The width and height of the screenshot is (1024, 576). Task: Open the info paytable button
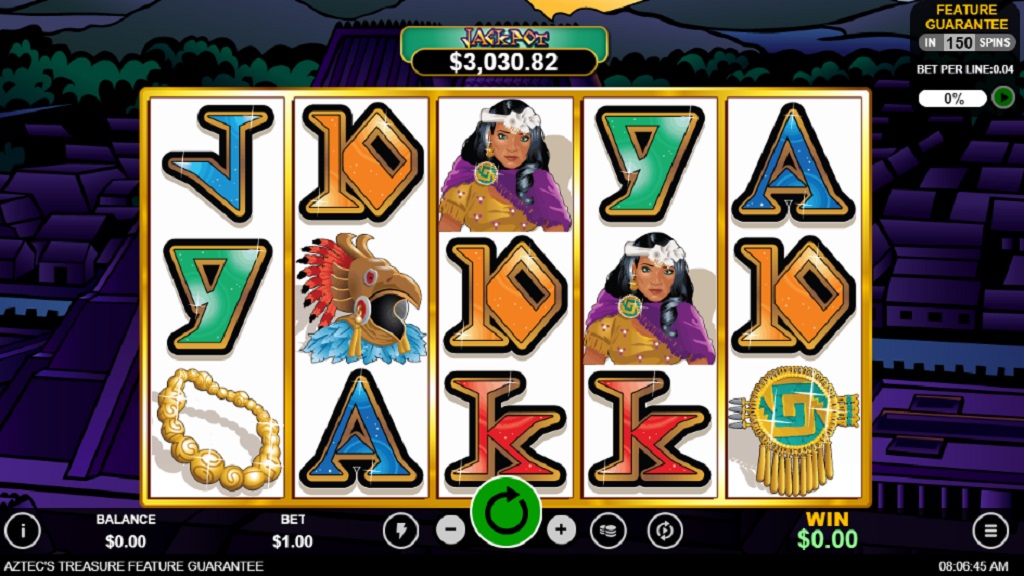(23, 530)
